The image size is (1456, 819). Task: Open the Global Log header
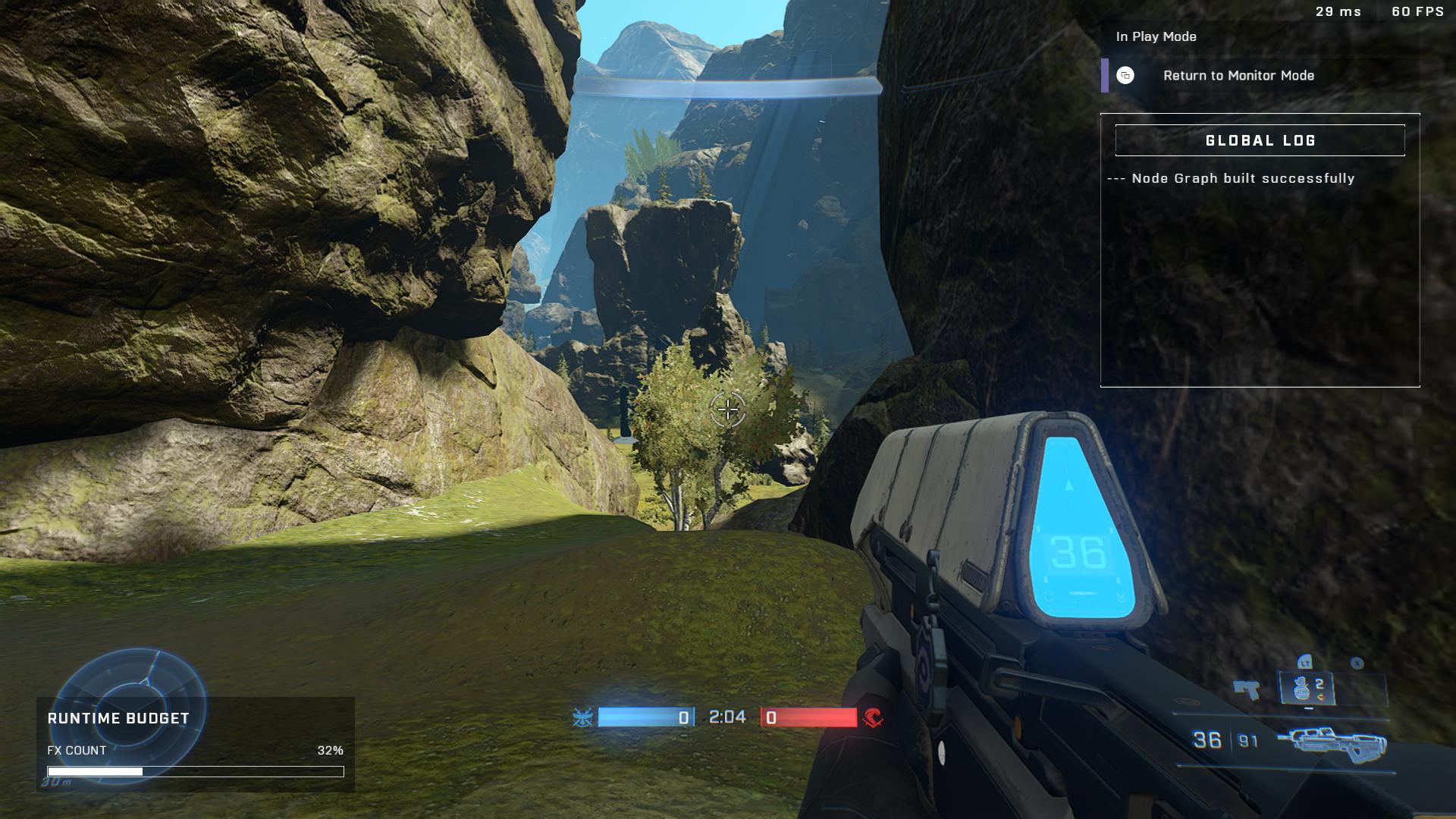(x=1260, y=141)
